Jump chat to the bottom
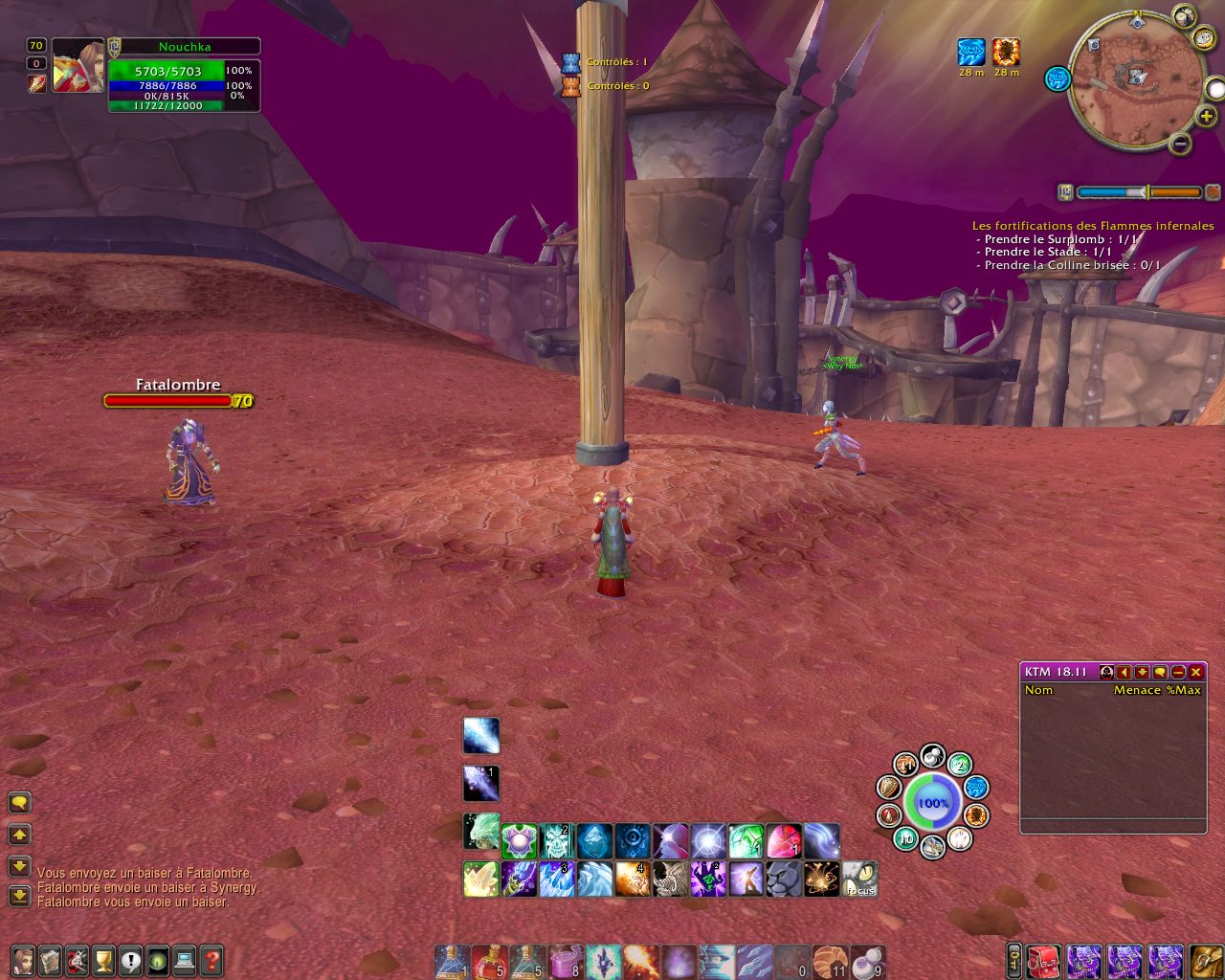1225x980 pixels. [x=19, y=896]
